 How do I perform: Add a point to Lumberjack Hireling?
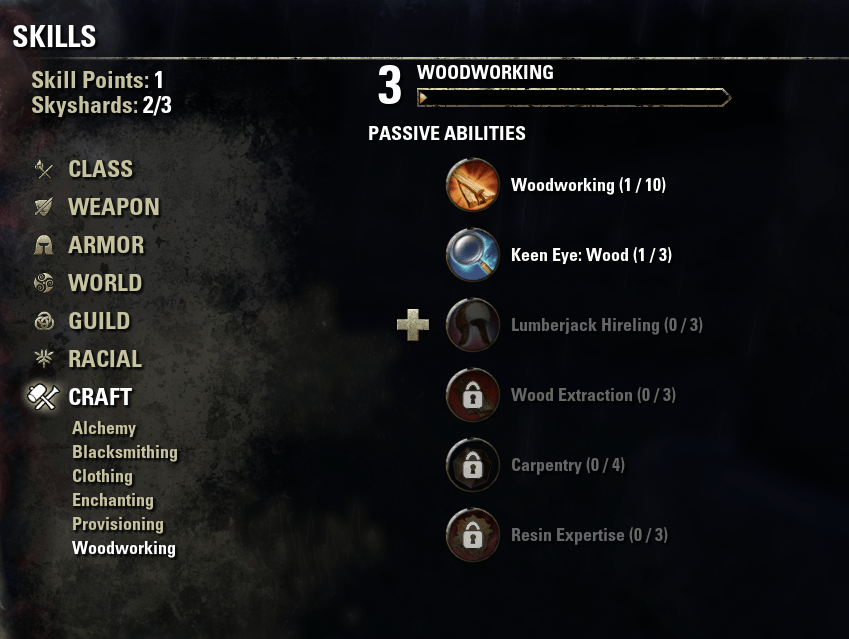coord(413,325)
